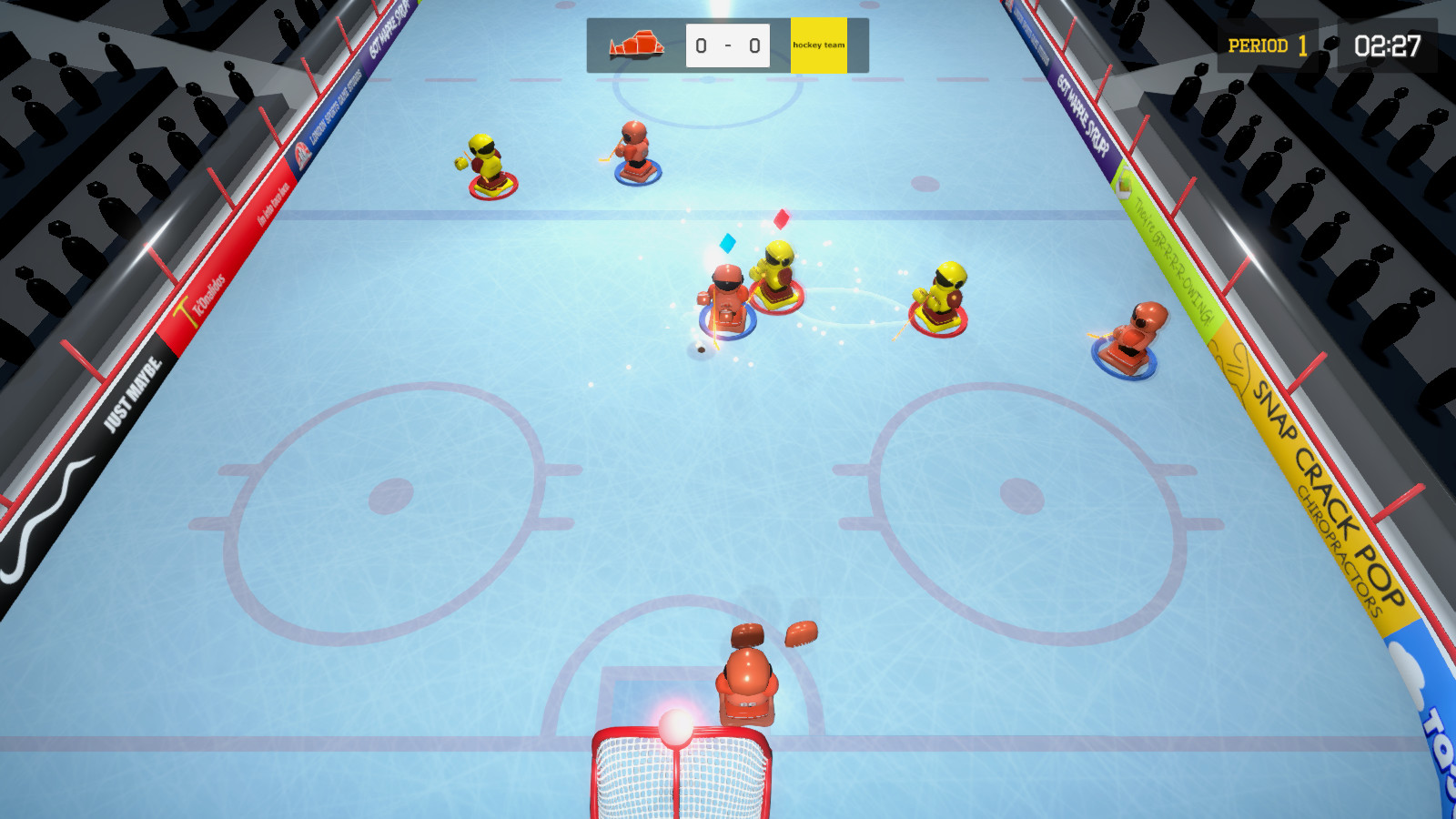The width and height of the screenshot is (1456, 819).
Task: Open the 0 - 0 score display
Action: coord(725,43)
